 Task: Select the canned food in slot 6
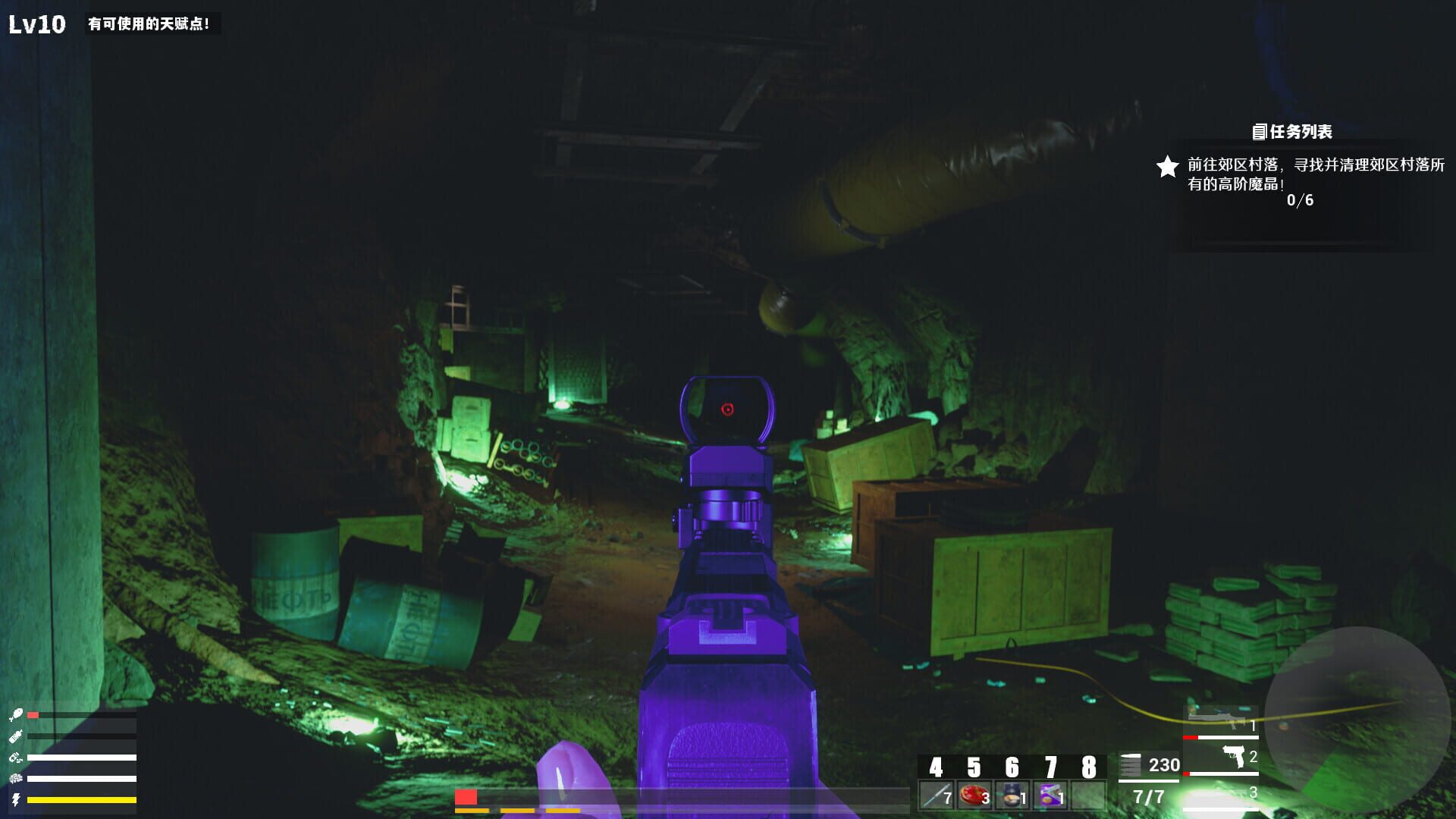coord(1012,795)
